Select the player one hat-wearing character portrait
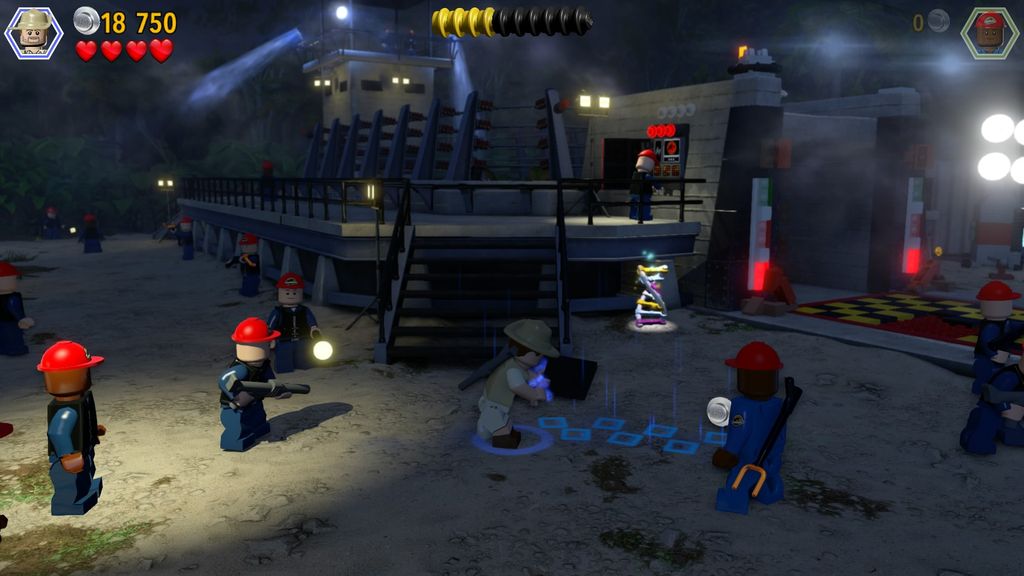Viewport: 1024px width, 576px height. point(34,32)
